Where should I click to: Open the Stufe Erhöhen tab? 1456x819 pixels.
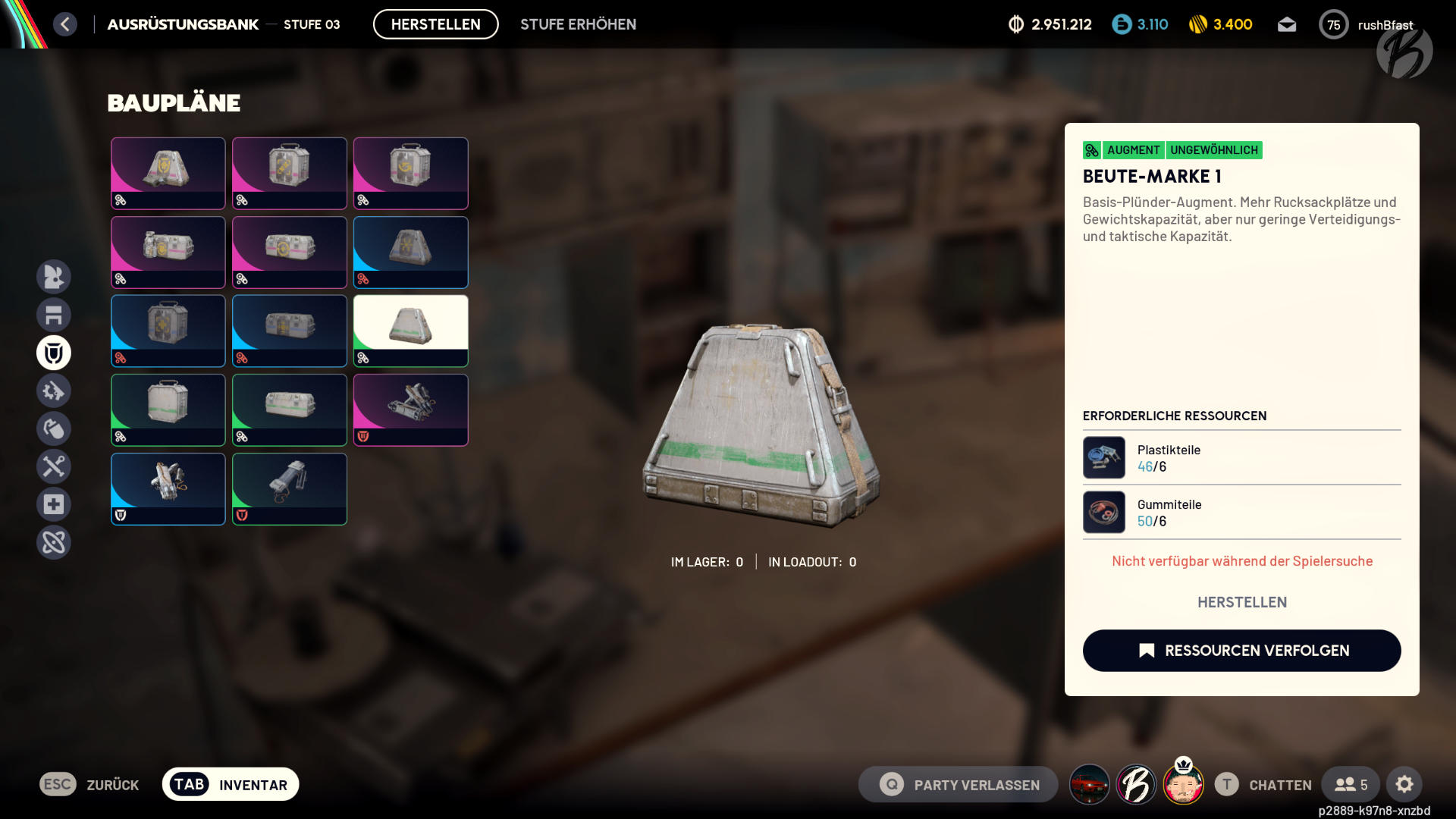coord(578,24)
